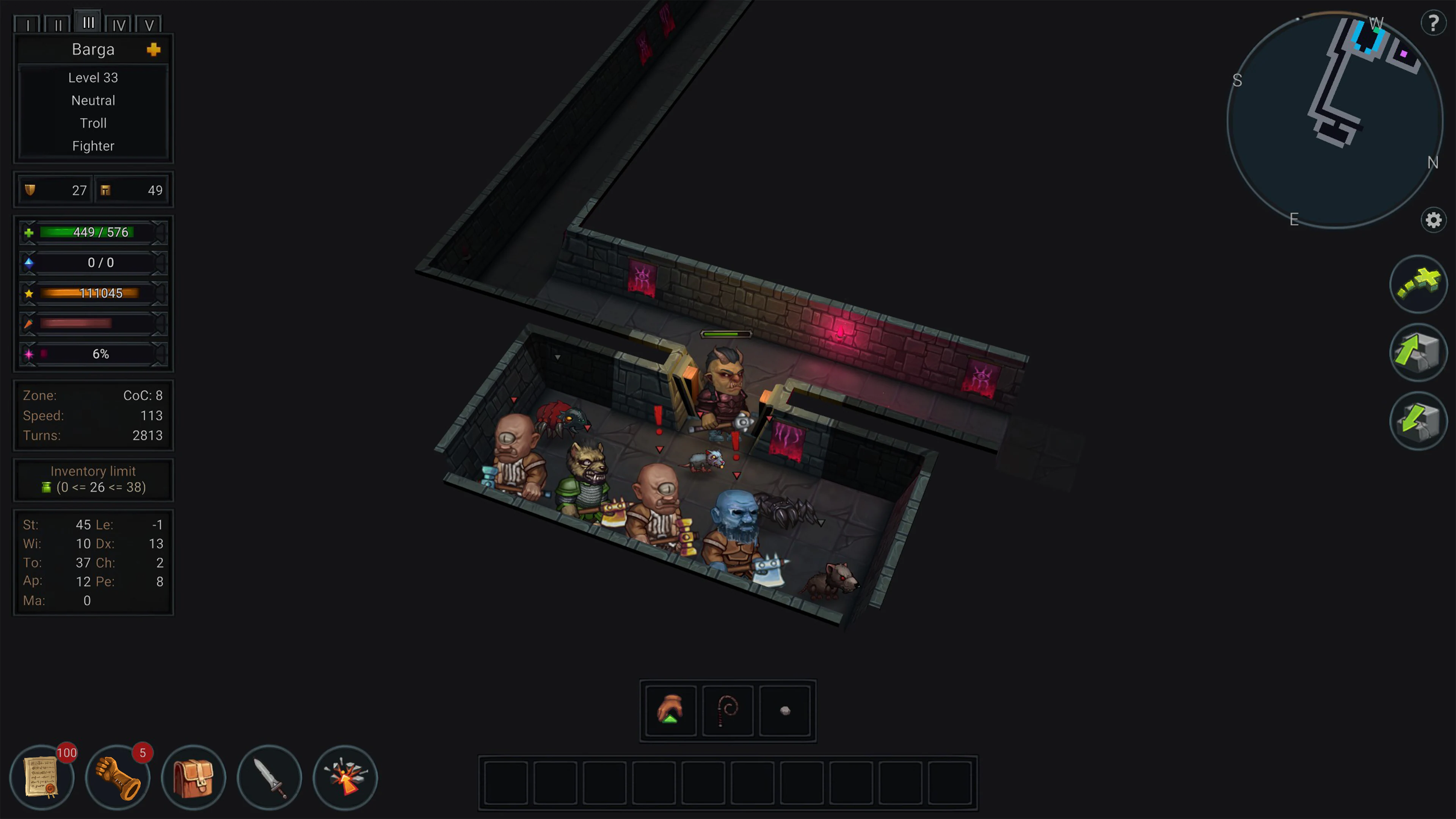Activate the green jump travel icon
Viewport: 1456px width, 819px height.
1419,284
